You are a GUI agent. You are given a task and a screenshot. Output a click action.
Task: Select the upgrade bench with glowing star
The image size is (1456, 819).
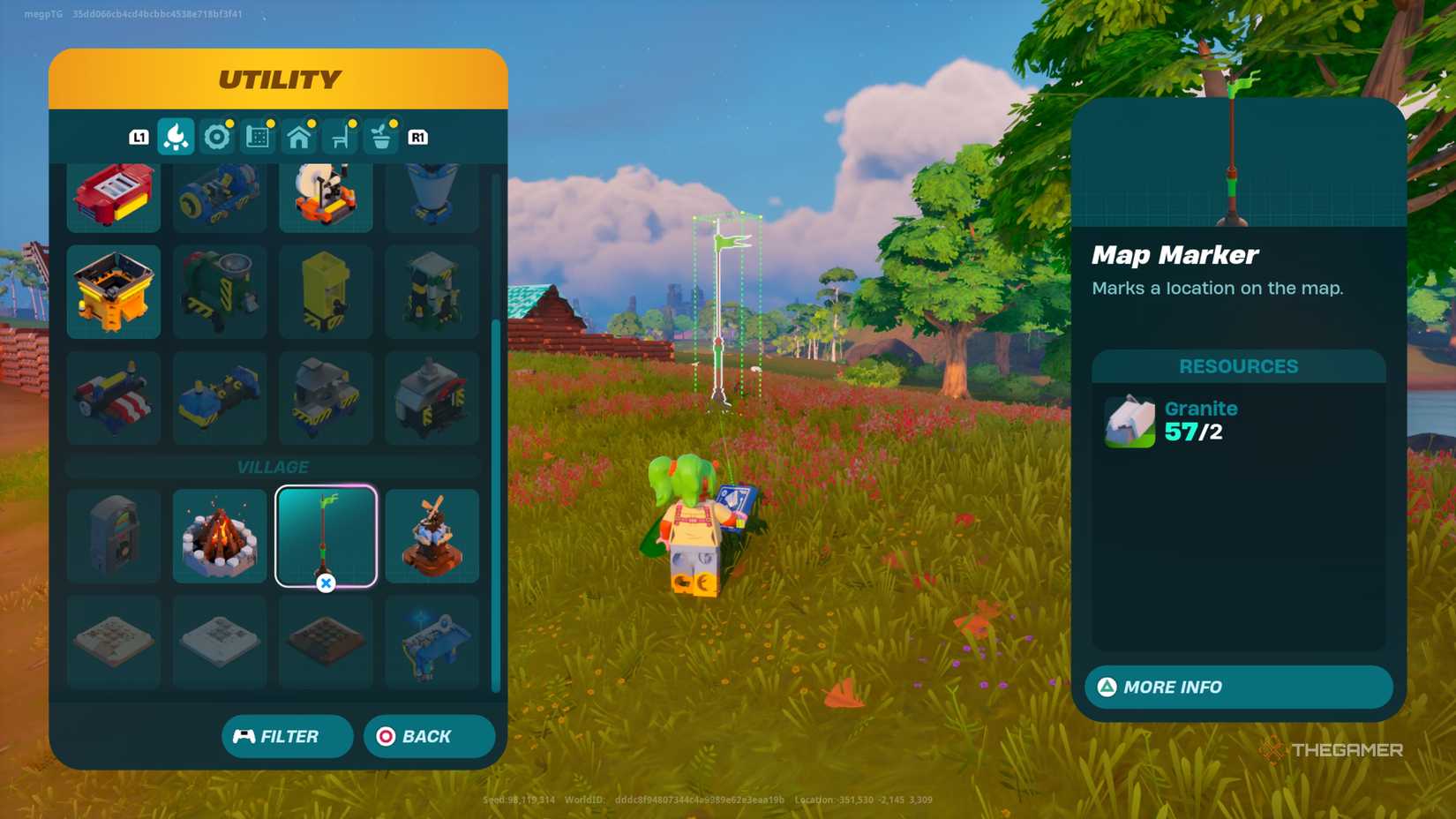pos(432,642)
